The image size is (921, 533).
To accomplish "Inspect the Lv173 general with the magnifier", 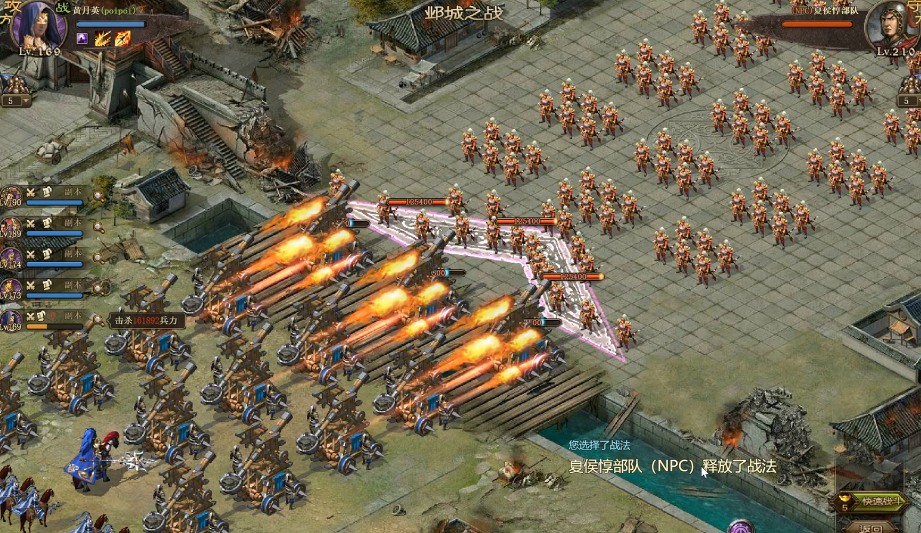I will (x=97, y=288).
